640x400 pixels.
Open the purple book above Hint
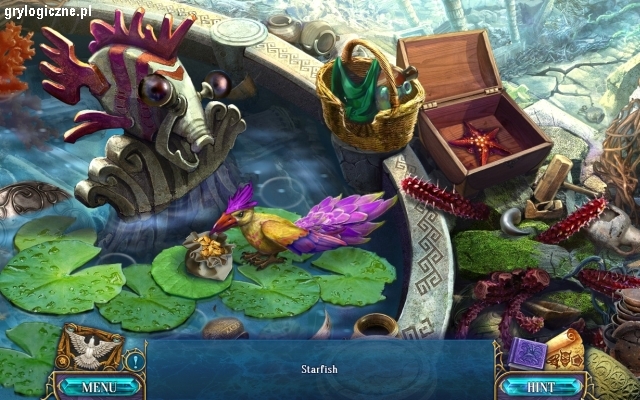pyautogui.click(x=525, y=353)
